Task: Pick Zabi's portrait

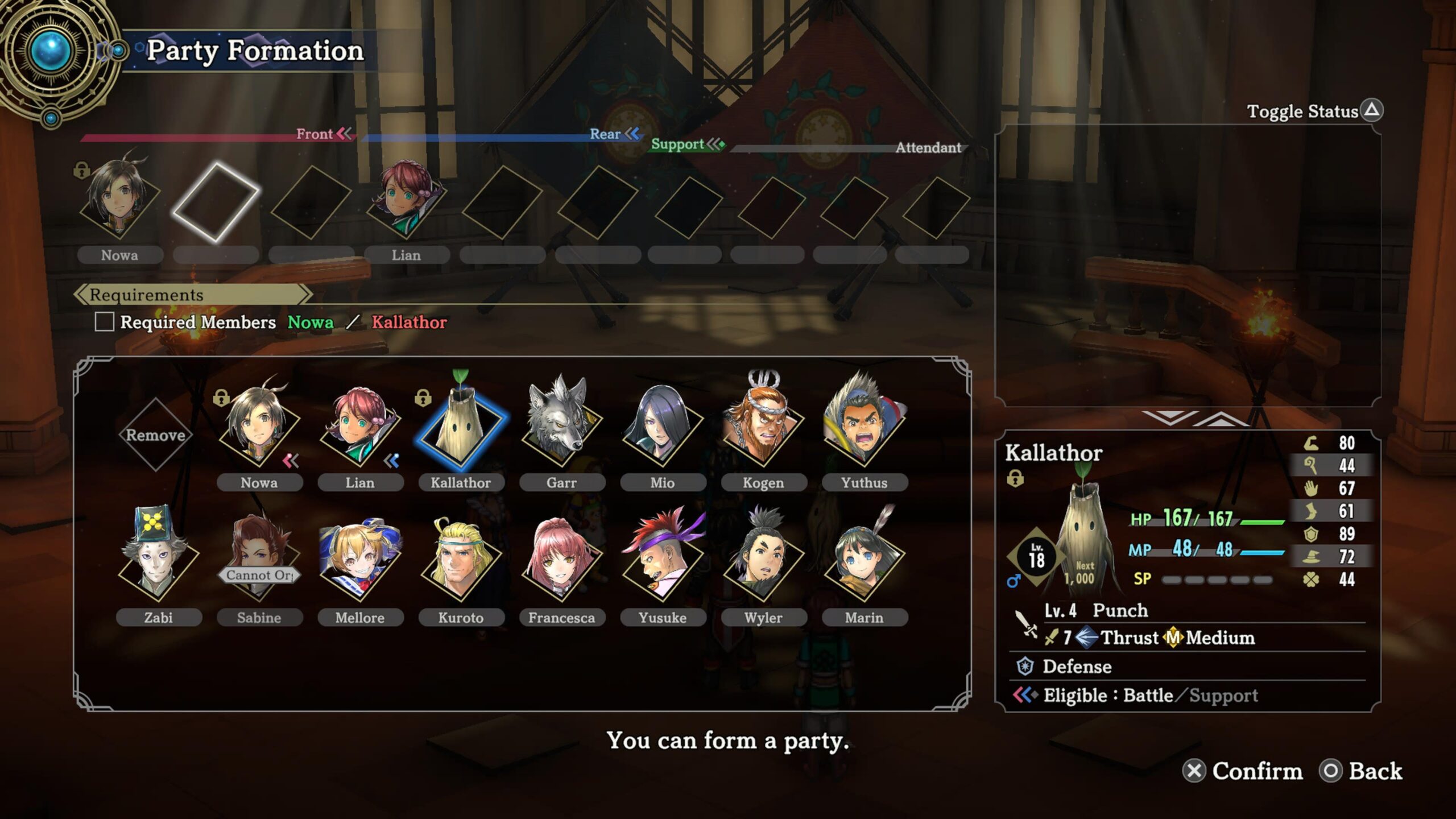Action: [x=158, y=560]
